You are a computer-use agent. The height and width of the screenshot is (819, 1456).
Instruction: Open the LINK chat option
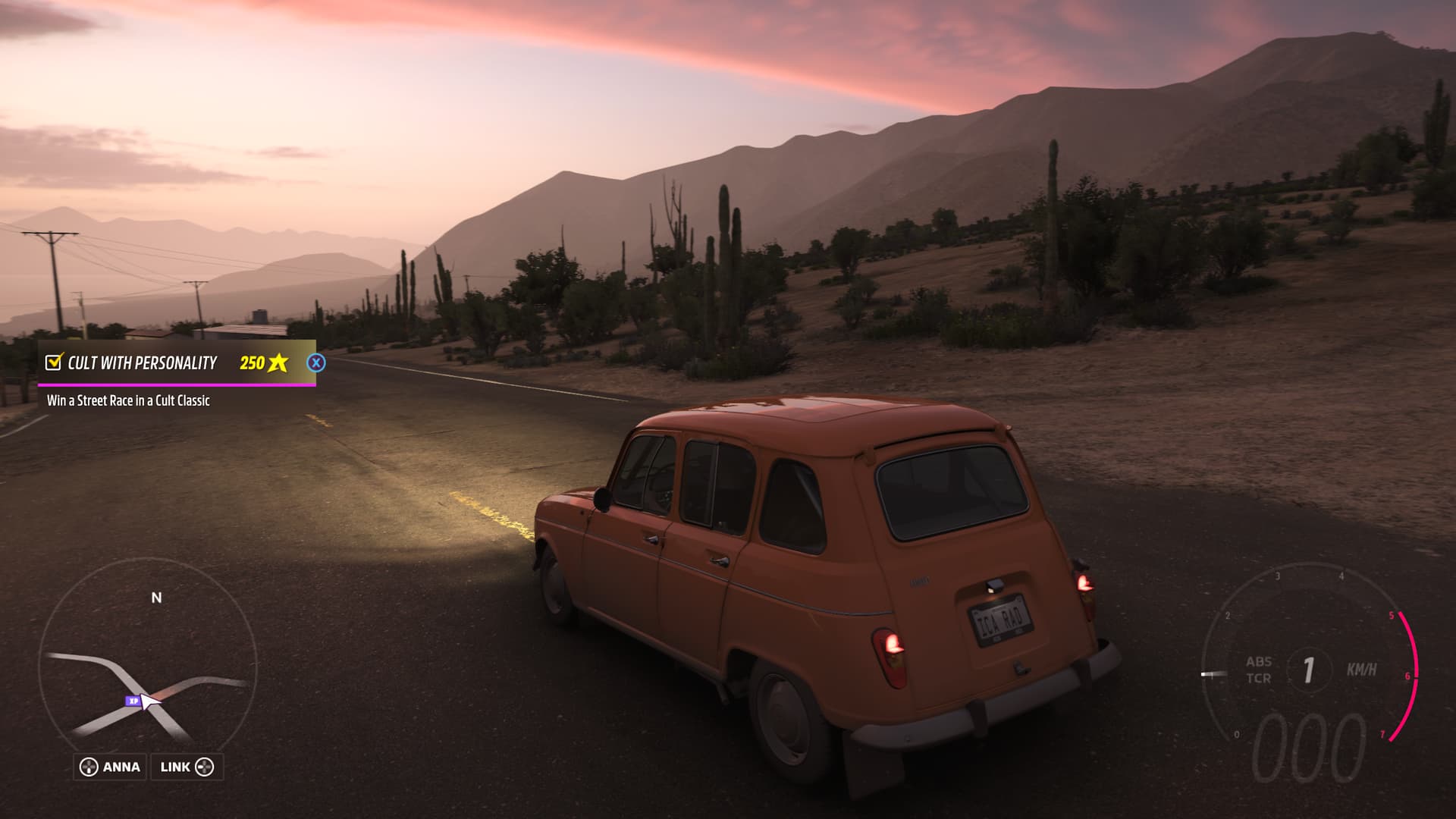click(x=187, y=767)
